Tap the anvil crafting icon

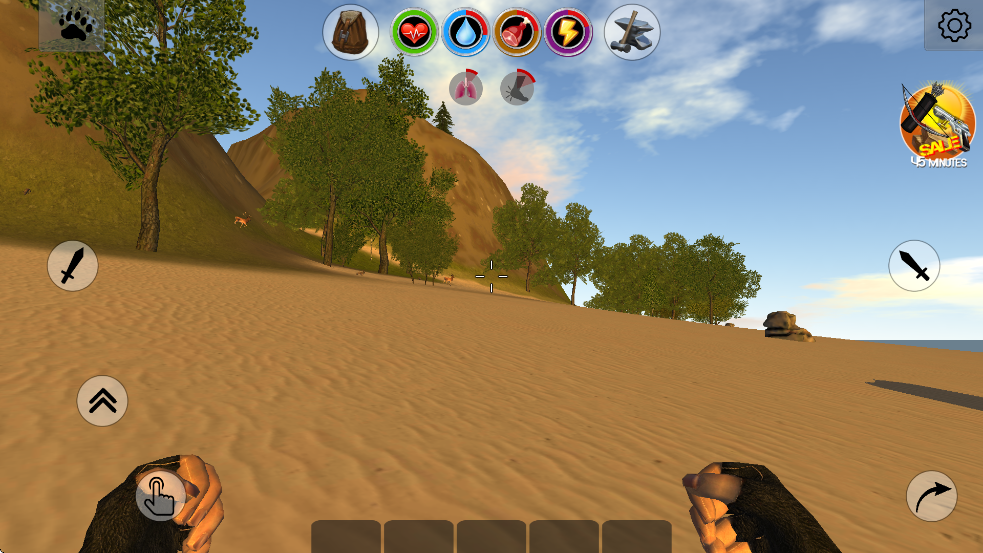pyautogui.click(x=632, y=33)
